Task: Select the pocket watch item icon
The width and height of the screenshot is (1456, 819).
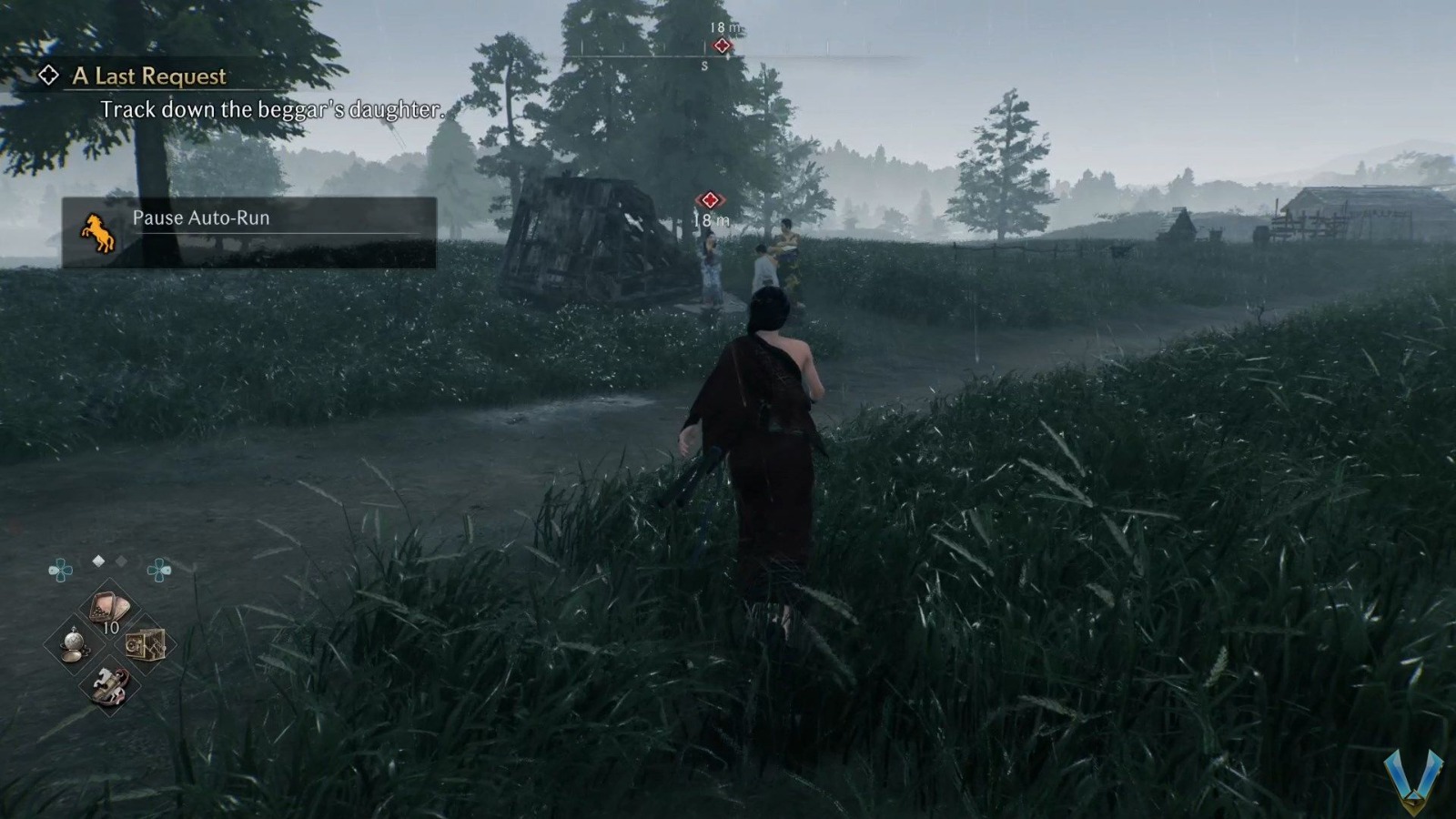Action: point(75,644)
